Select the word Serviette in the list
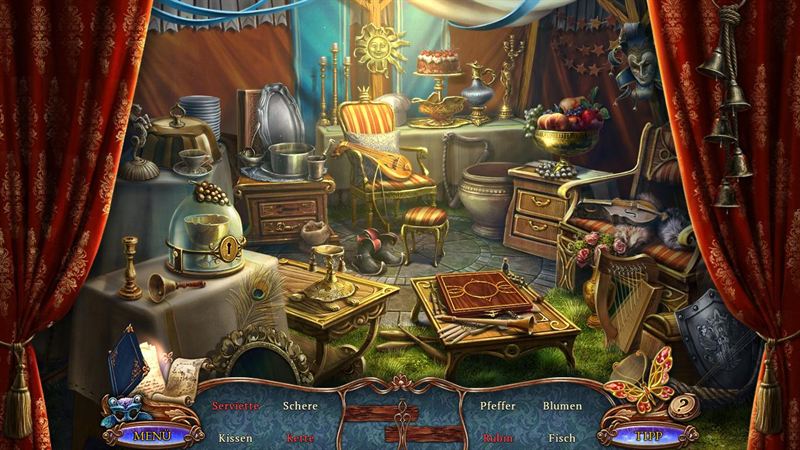 pos(235,406)
